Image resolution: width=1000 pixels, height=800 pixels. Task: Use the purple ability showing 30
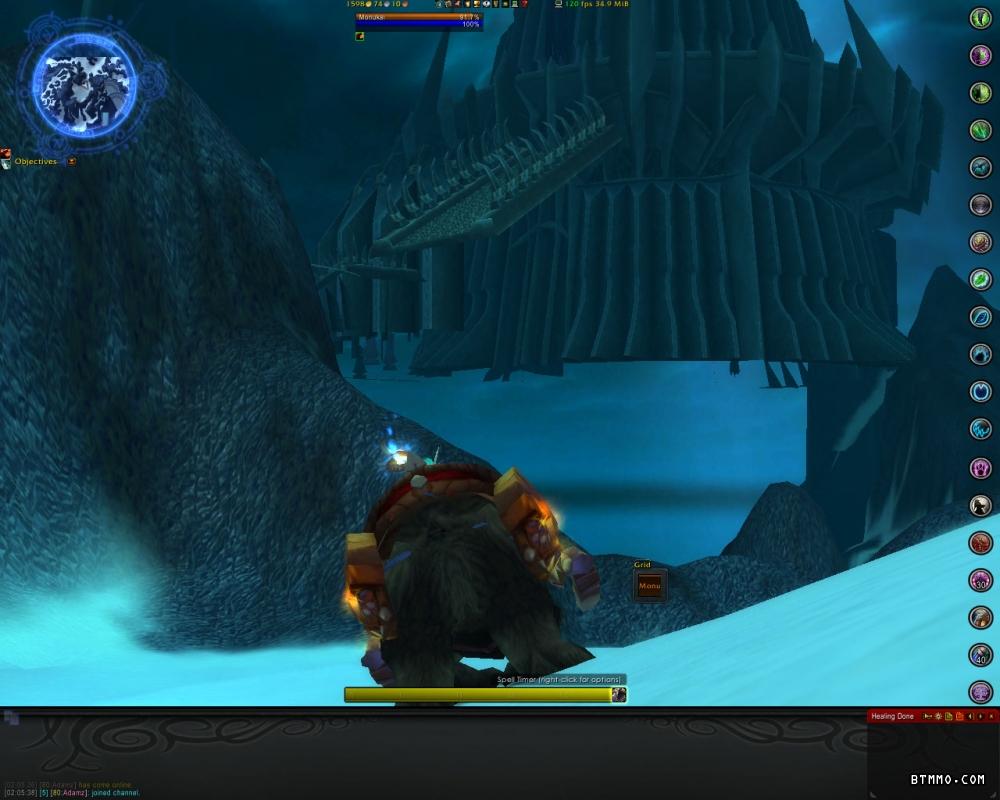[981, 580]
